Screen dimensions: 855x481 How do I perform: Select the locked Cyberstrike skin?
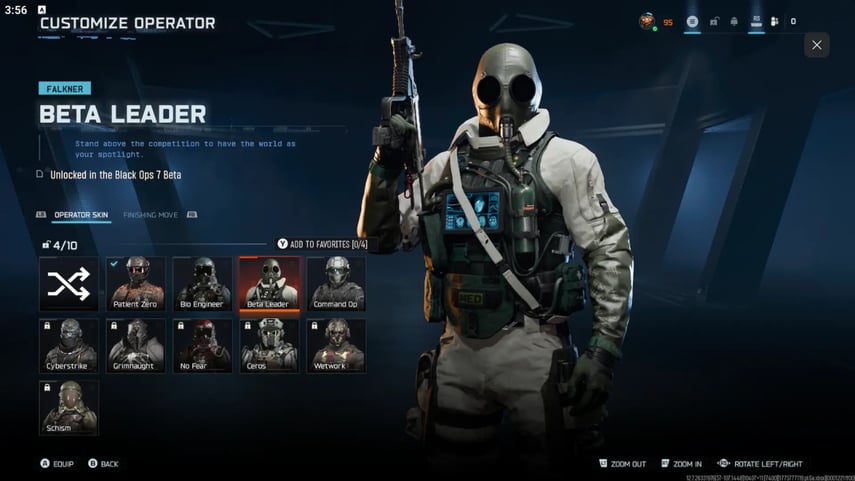[69, 345]
